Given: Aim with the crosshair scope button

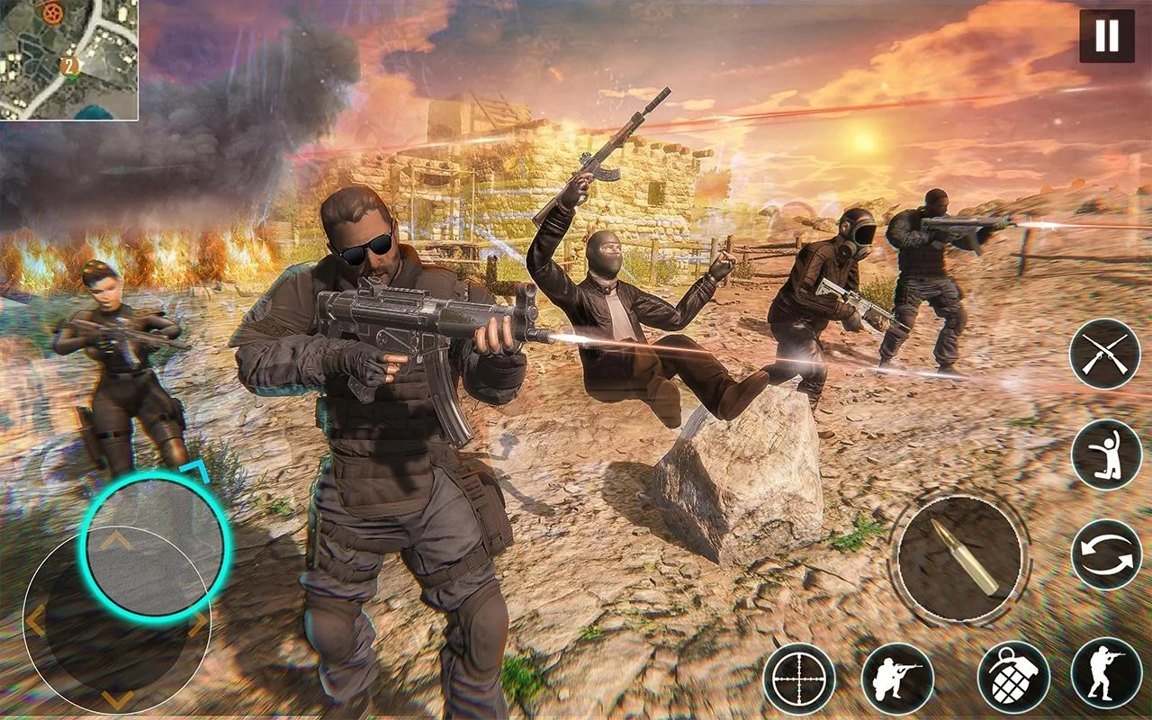Looking at the screenshot, I should 799,678.
